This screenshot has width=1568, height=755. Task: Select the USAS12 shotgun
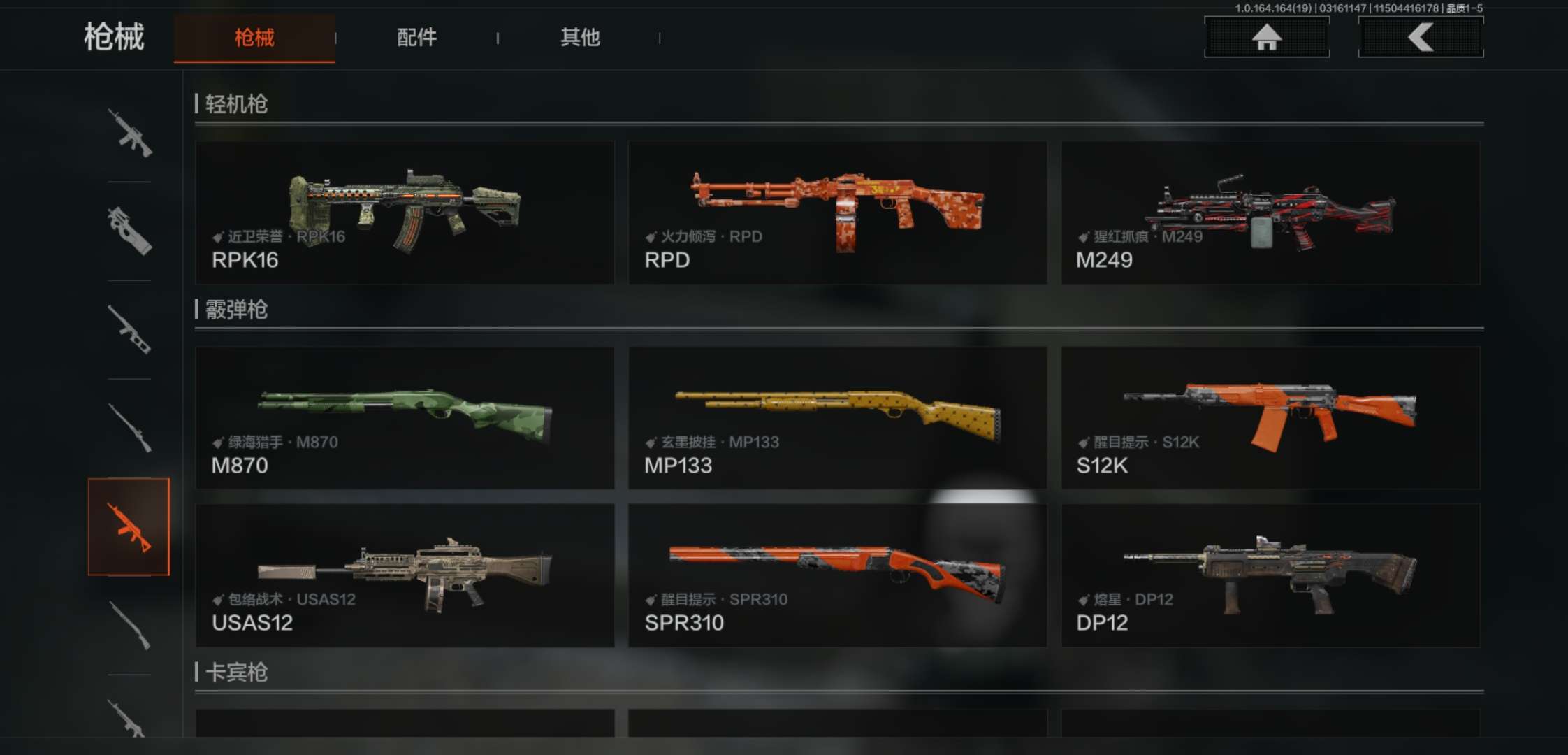pos(405,575)
